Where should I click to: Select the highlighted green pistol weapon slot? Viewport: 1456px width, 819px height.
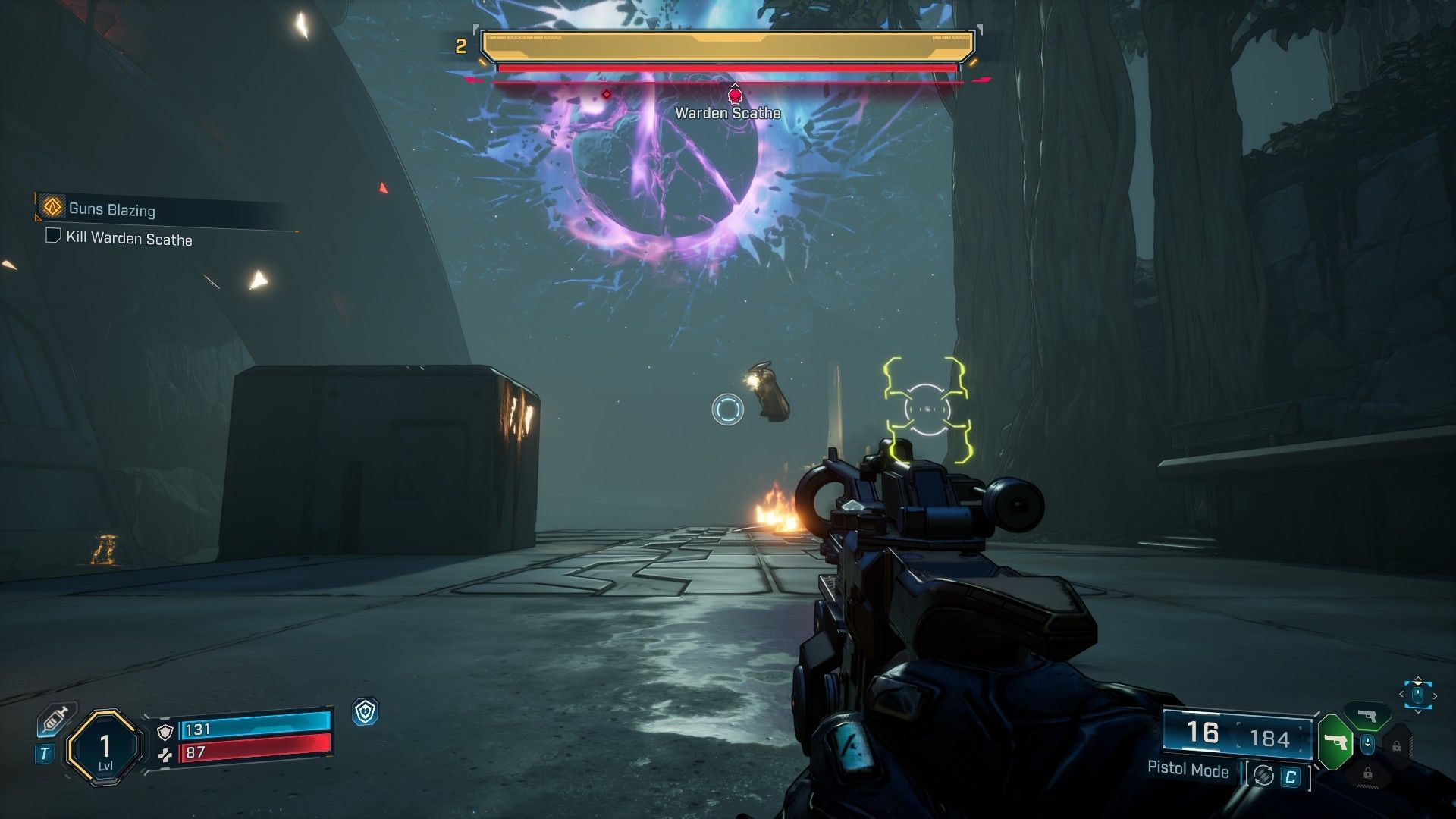tap(1336, 742)
